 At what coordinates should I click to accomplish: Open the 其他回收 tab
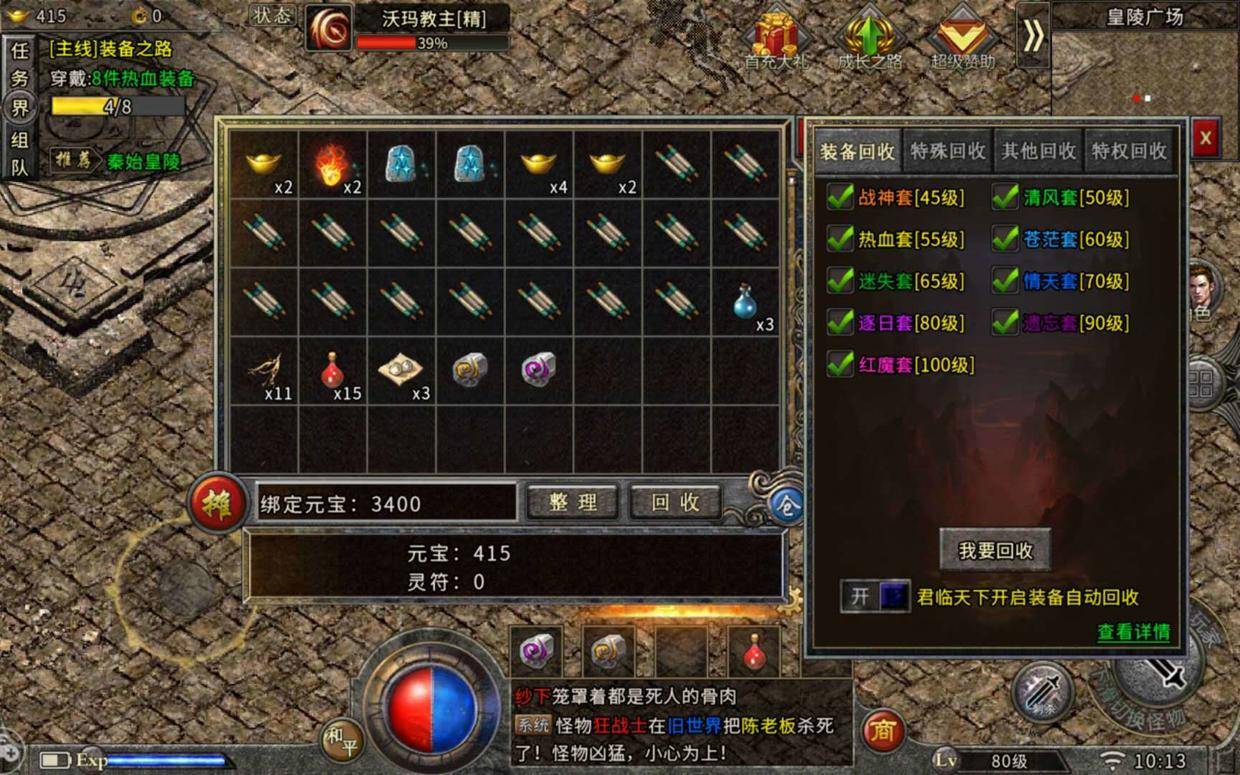(x=1039, y=151)
